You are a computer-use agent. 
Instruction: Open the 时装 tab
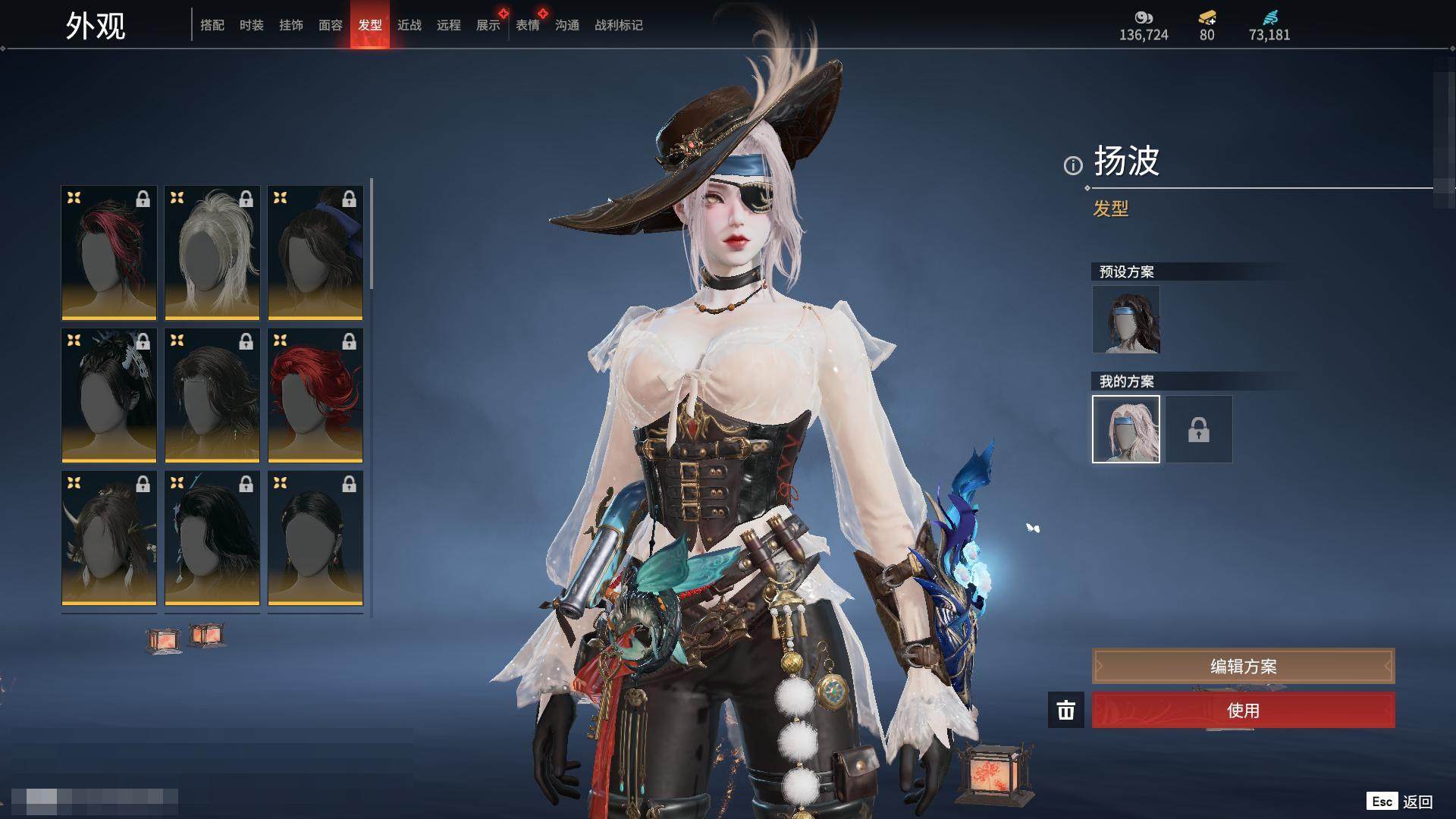pos(252,25)
